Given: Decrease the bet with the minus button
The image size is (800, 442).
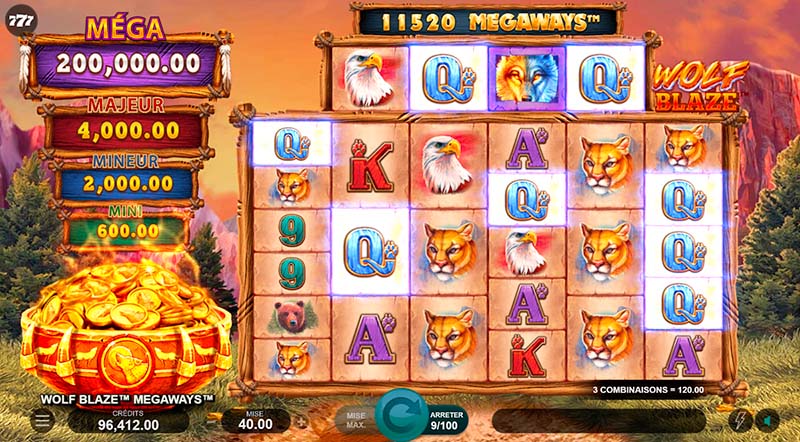Looking at the screenshot, I should click(x=213, y=421).
